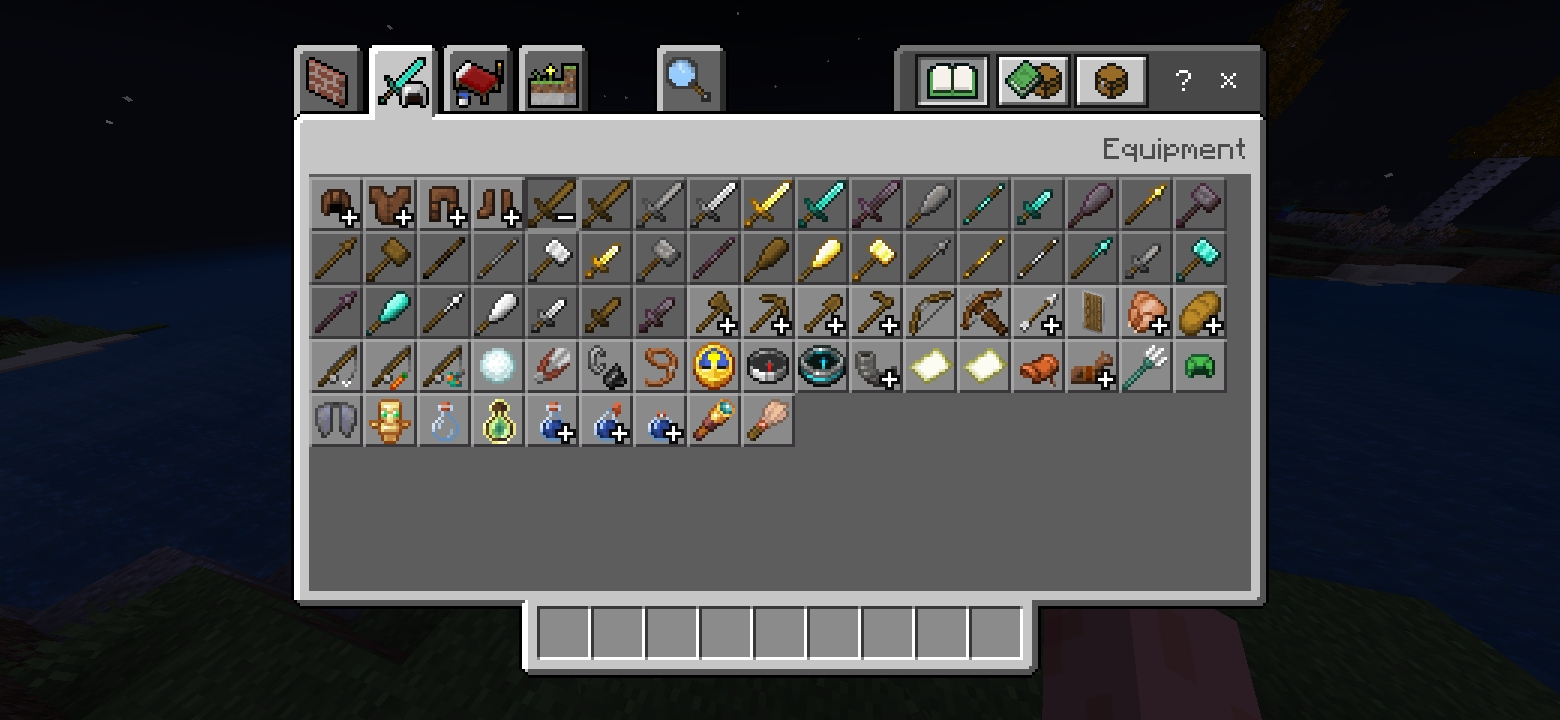Select the golden sword
The height and width of the screenshot is (720, 1560).
pos(768,205)
